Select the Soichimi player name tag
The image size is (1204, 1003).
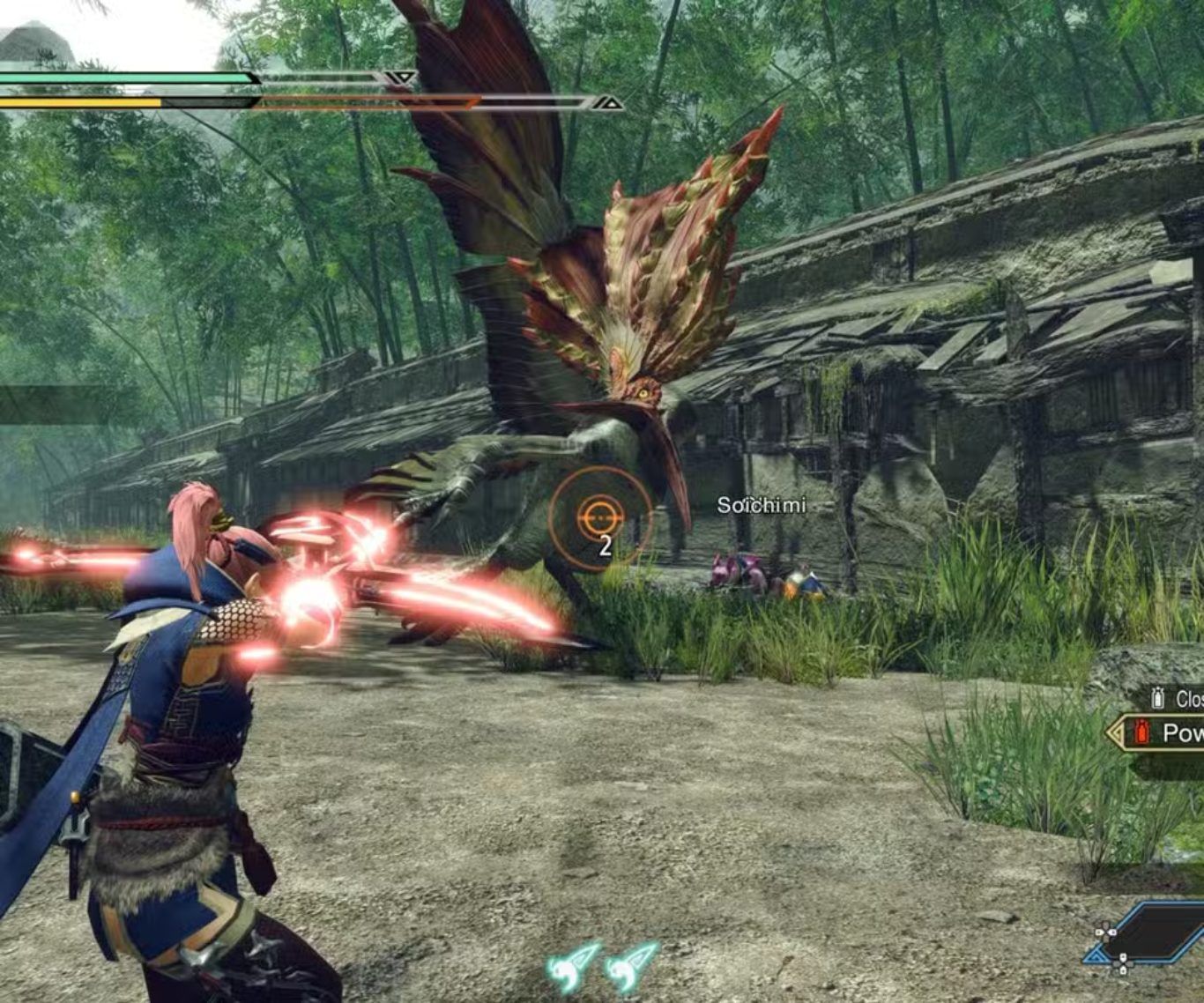[761, 505]
